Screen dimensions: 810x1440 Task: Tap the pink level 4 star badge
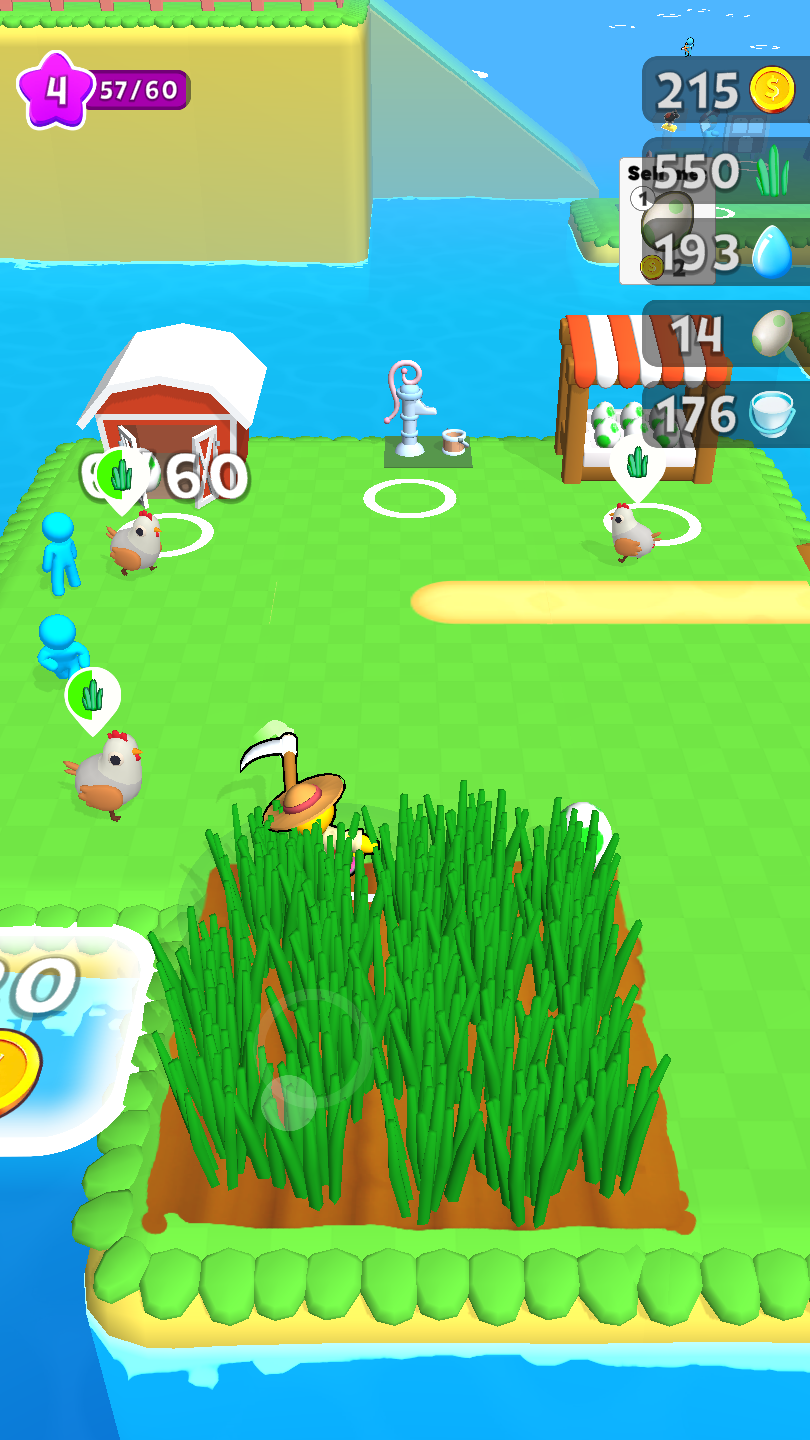point(56,90)
